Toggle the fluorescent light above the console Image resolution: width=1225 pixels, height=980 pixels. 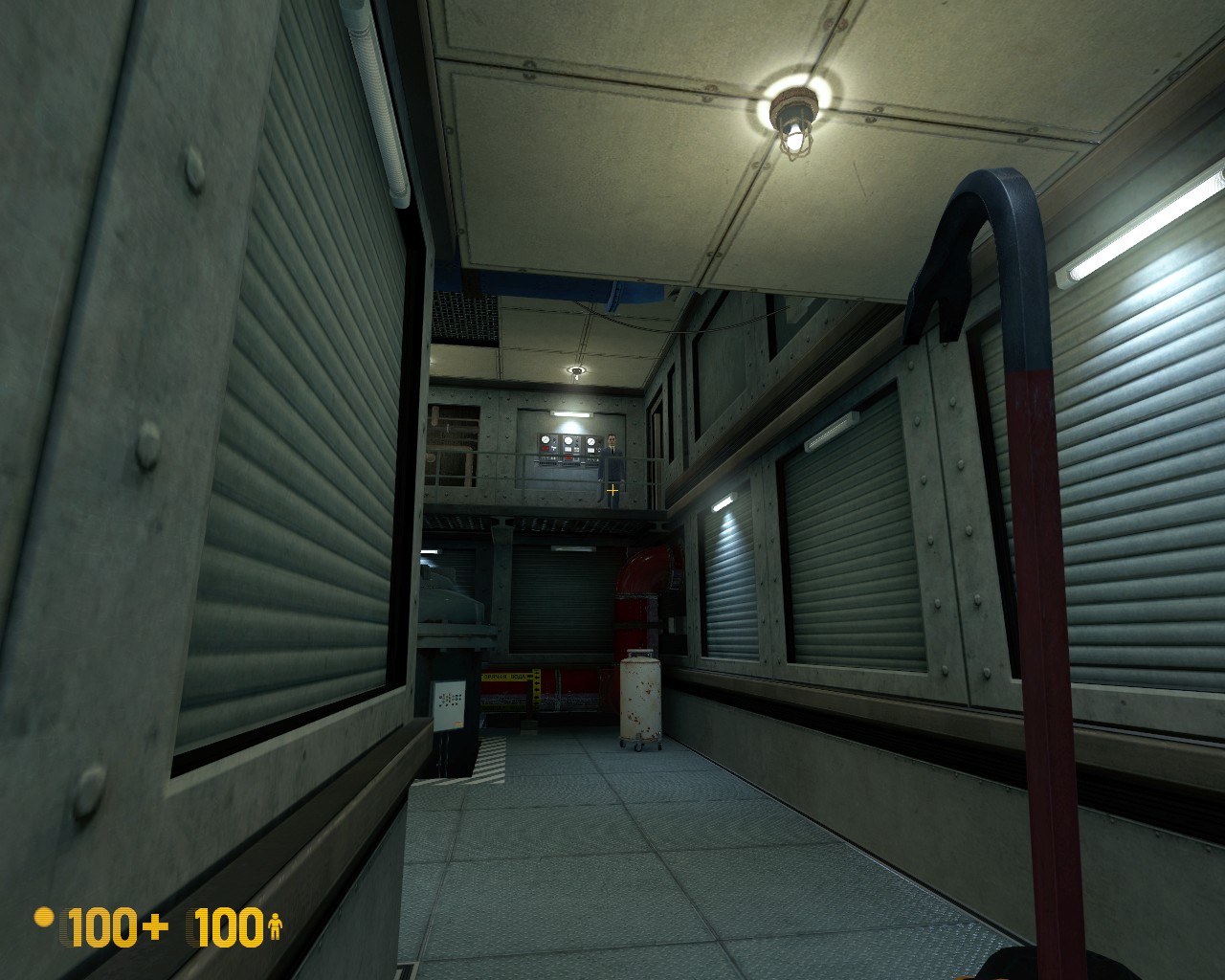pos(571,414)
